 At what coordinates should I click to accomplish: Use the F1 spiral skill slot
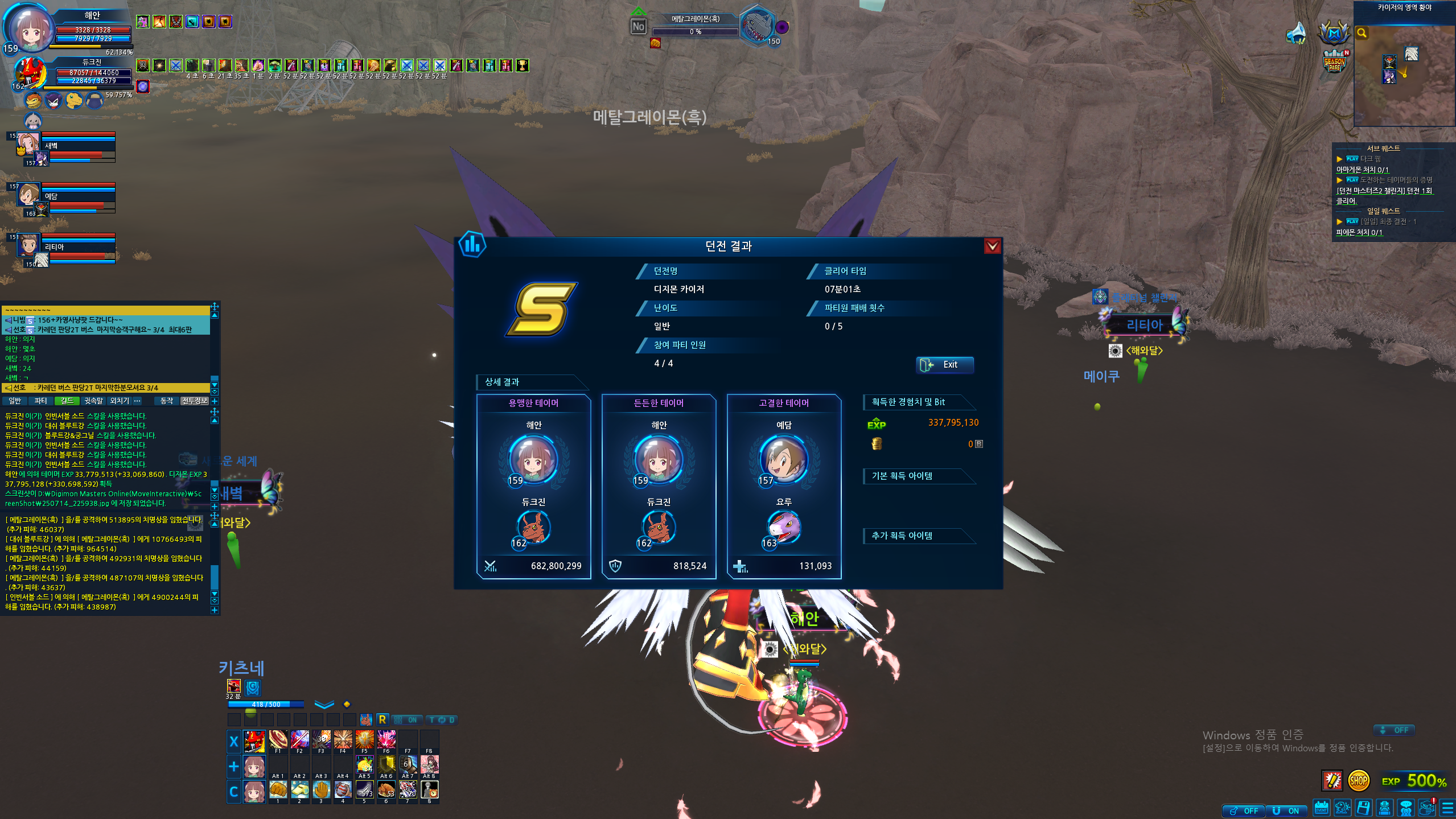[x=278, y=739]
